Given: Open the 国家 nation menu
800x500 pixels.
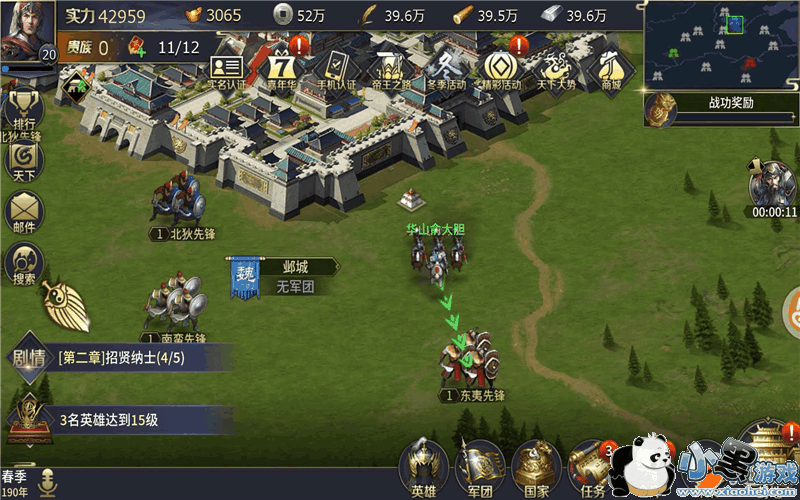Looking at the screenshot, I should pyautogui.click(x=537, y=466).
